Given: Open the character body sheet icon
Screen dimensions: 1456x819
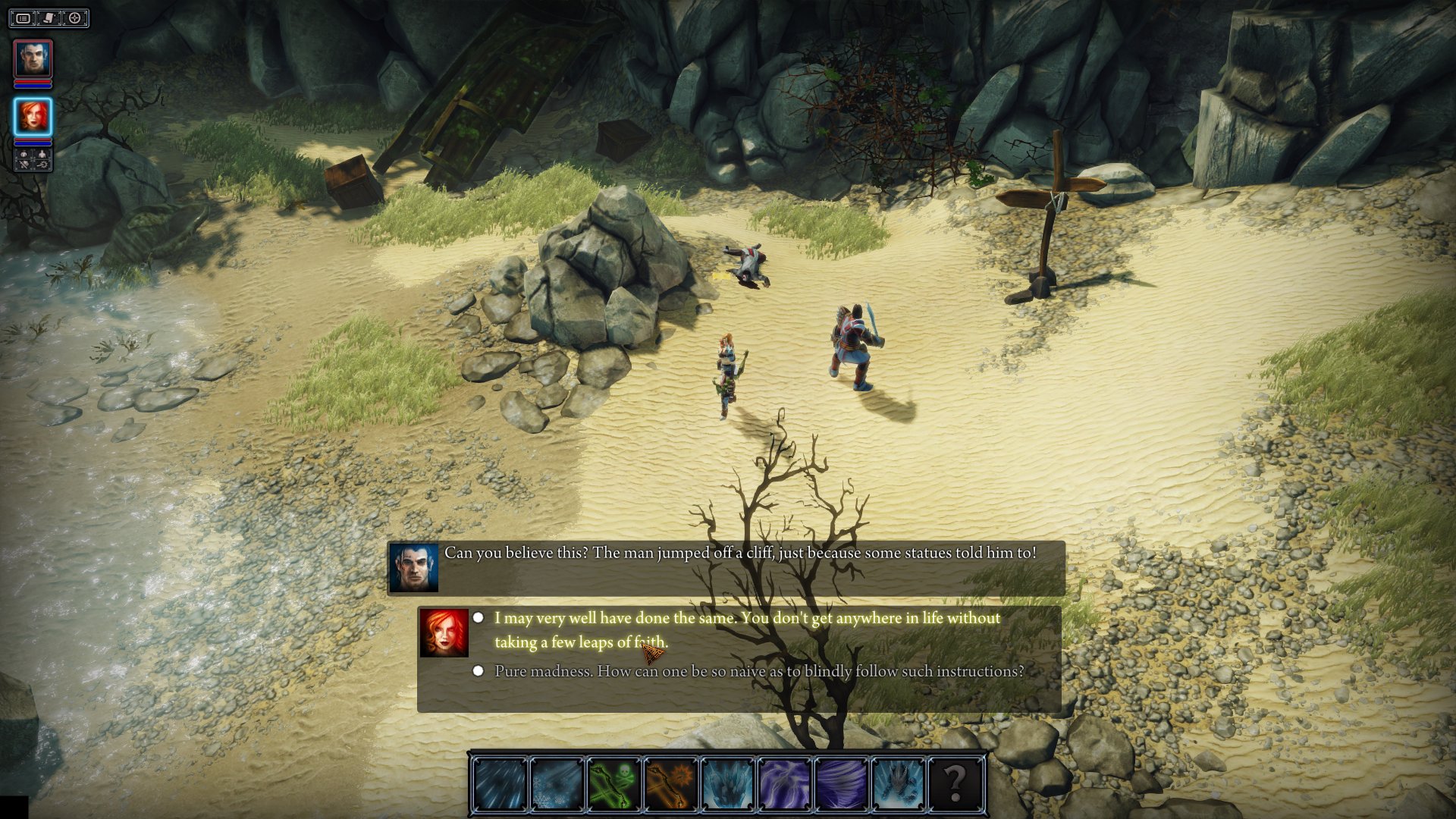Looking at the screenshot, I should pyautogui.click(x=42, y=154).
